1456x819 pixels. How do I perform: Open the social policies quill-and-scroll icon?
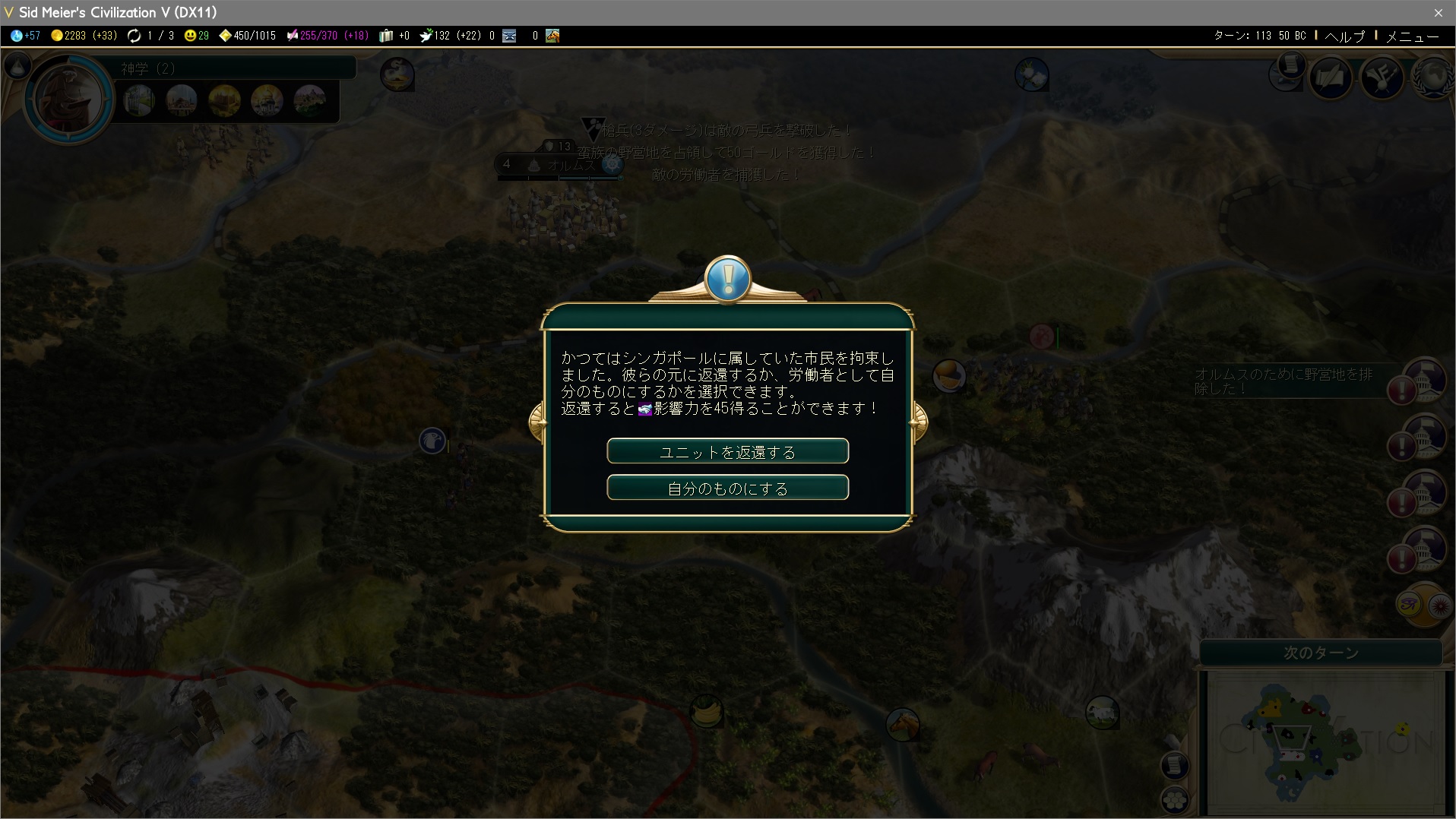1331,78
